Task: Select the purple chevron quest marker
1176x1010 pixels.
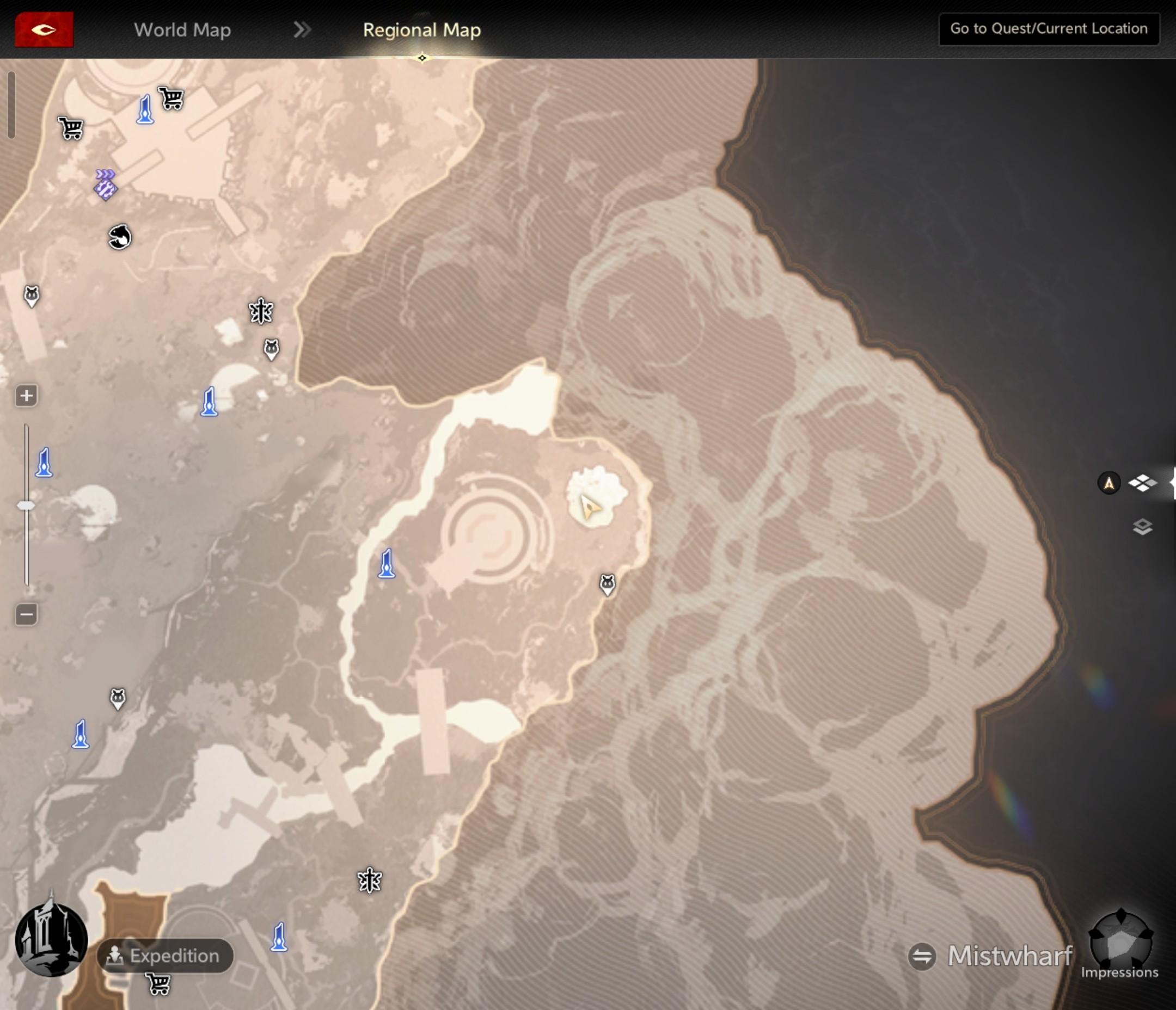Action: click(x=105, y=184)
